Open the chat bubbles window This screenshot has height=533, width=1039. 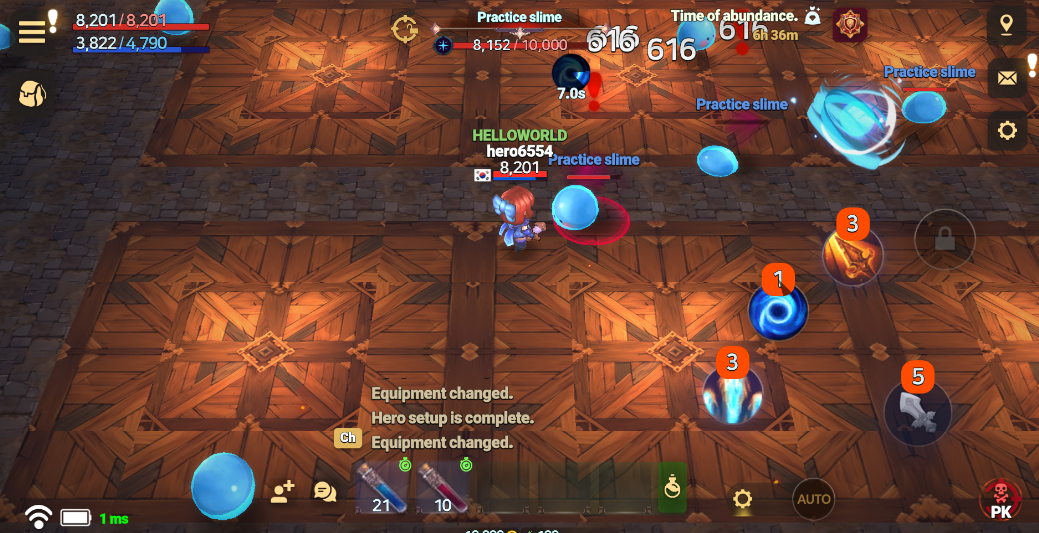coord(325,491)
